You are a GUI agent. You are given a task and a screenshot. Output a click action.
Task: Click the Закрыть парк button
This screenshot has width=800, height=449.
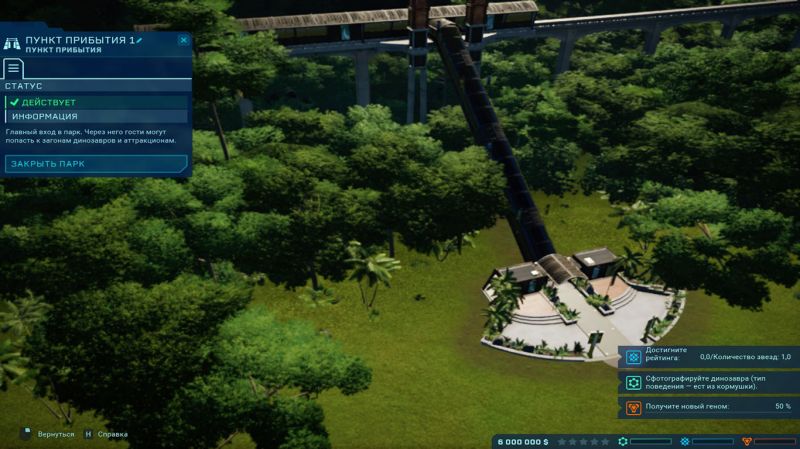tap(96, 163)
